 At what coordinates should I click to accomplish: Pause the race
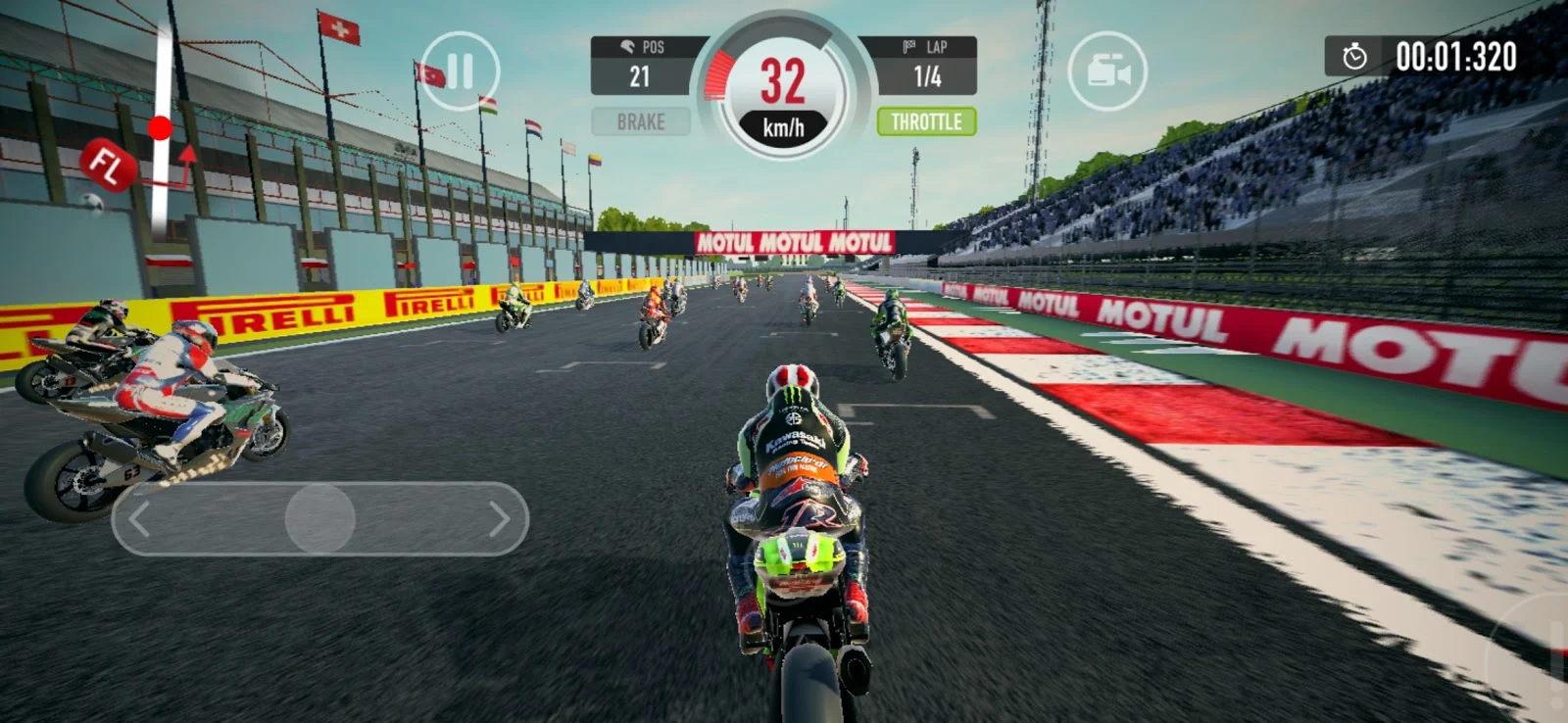pos(459,72)
